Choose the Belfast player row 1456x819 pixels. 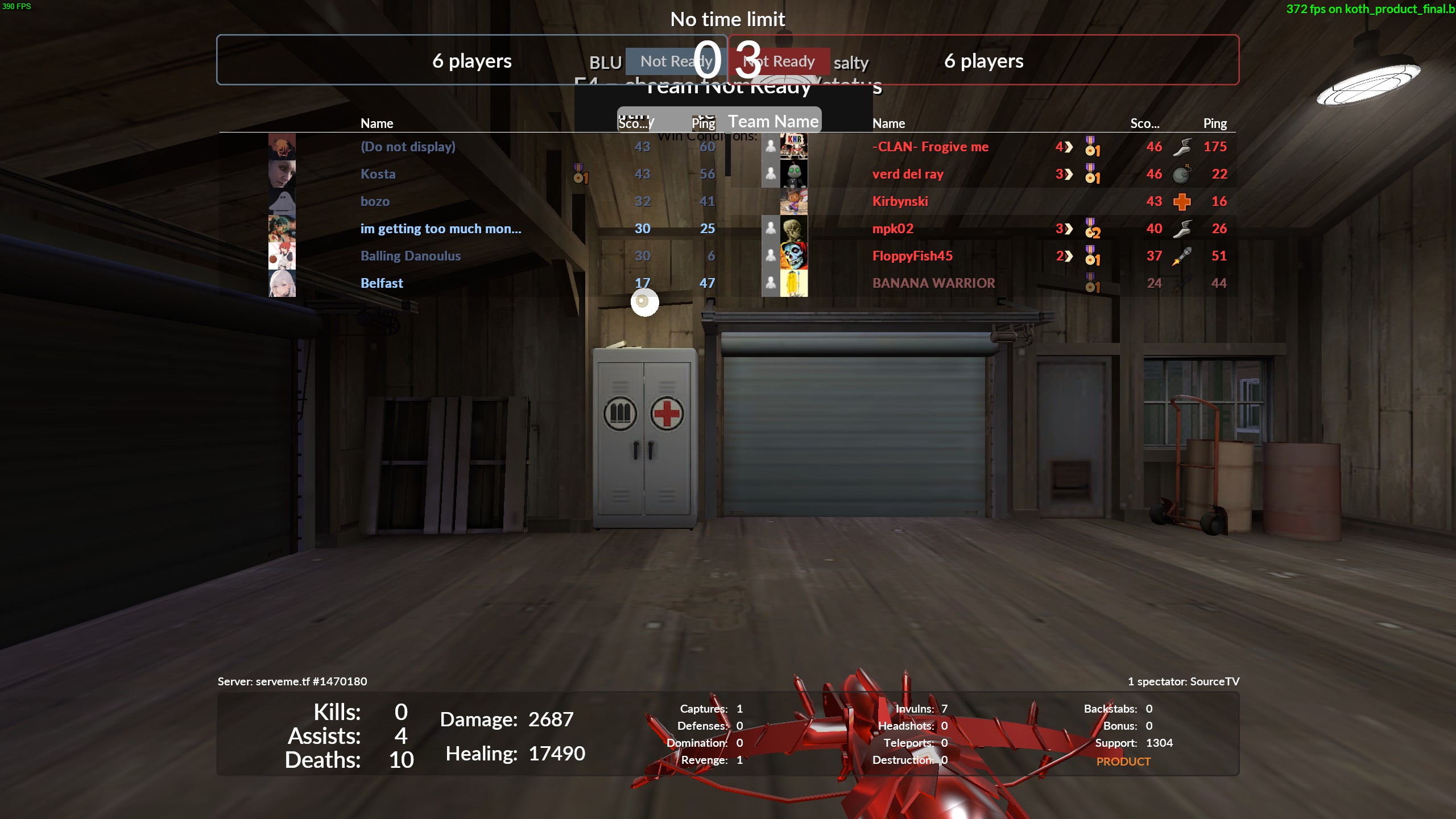pyautogui.click(x=382, y=283)
